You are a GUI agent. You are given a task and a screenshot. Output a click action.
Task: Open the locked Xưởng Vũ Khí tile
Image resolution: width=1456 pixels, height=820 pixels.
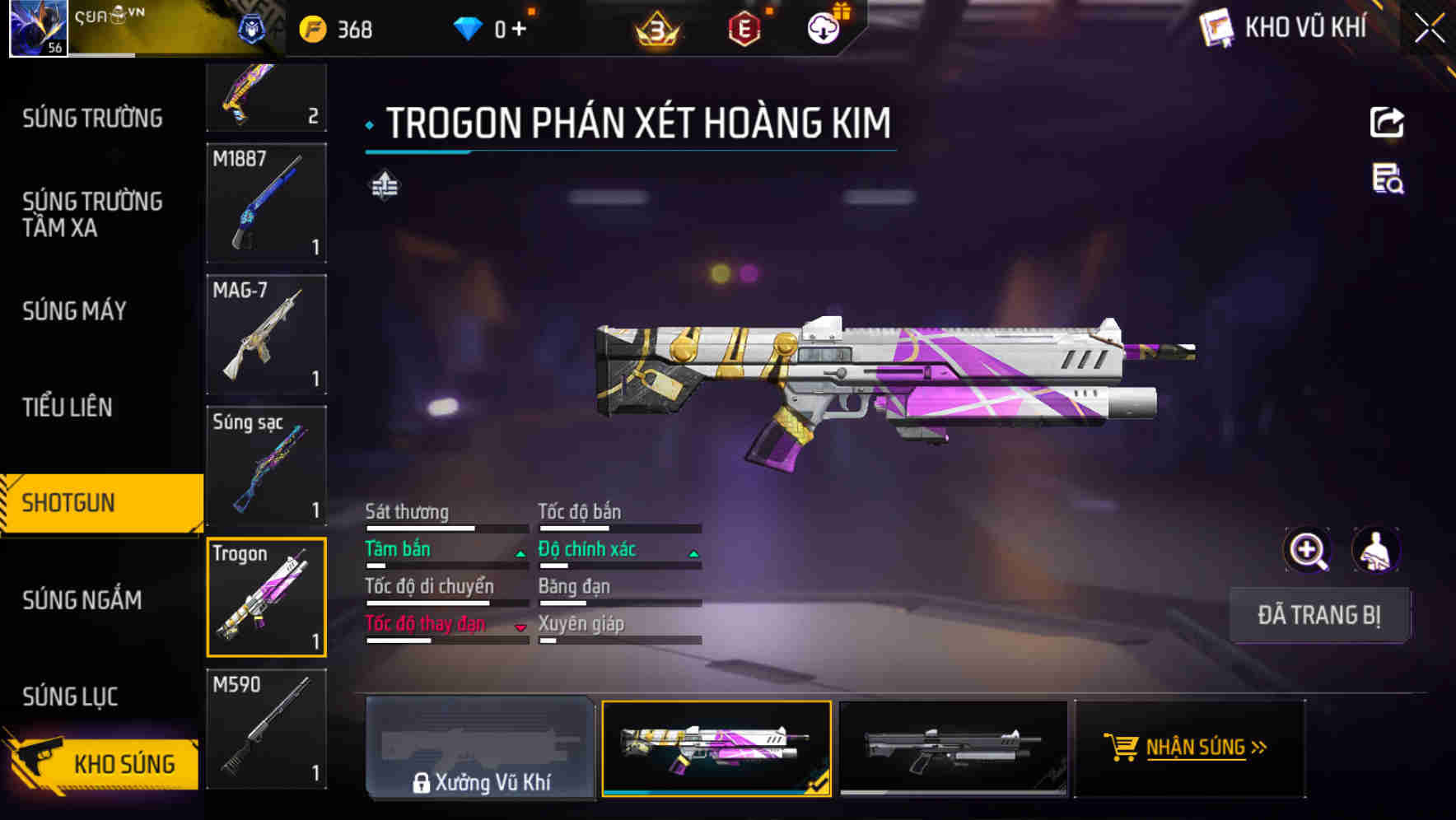click(x=480, y=748)
